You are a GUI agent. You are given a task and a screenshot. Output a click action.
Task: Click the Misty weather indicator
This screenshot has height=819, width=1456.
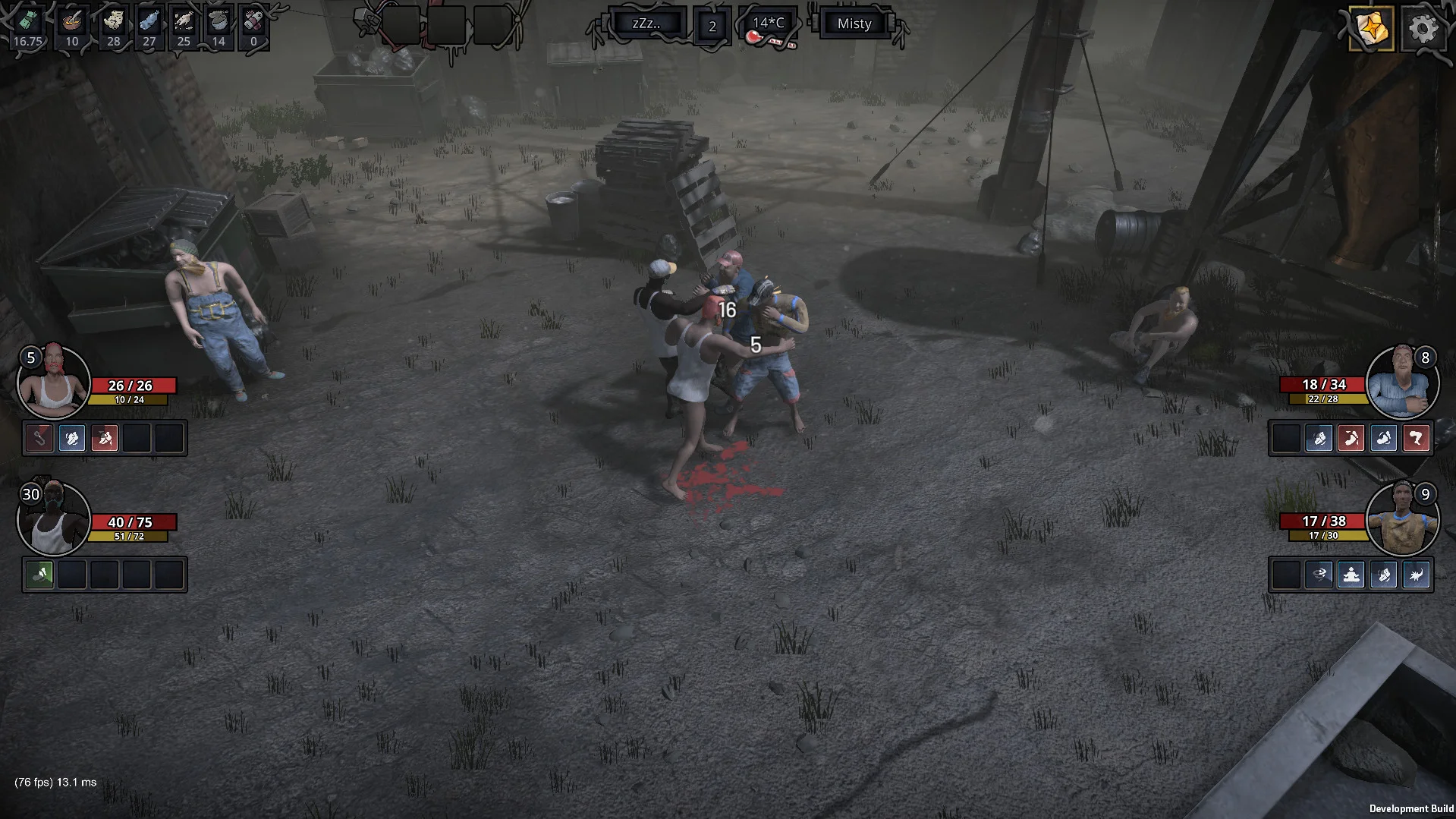point(854,24)
